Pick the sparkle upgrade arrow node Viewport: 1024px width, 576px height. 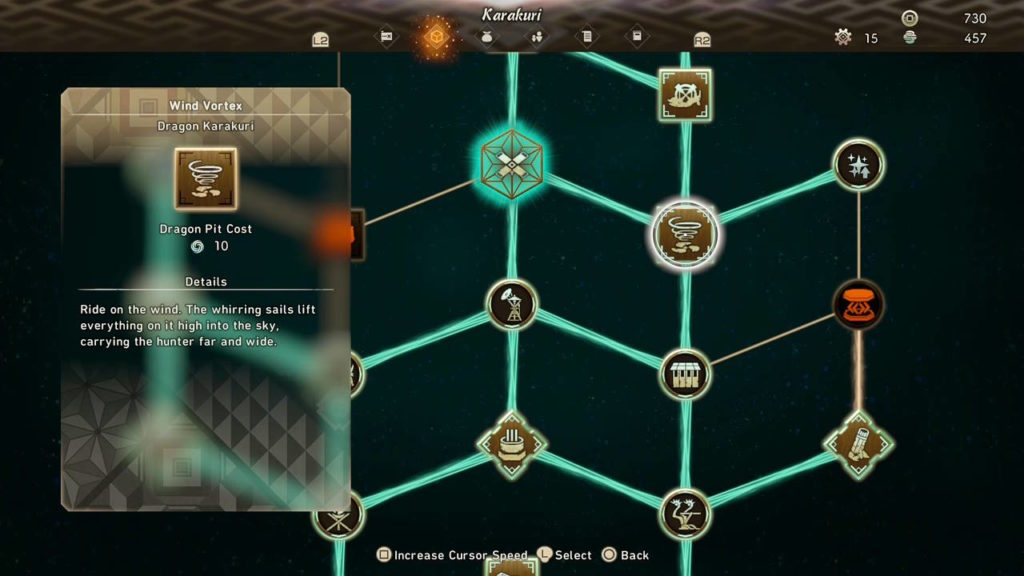pyautogui.click(x=858, y=165)
